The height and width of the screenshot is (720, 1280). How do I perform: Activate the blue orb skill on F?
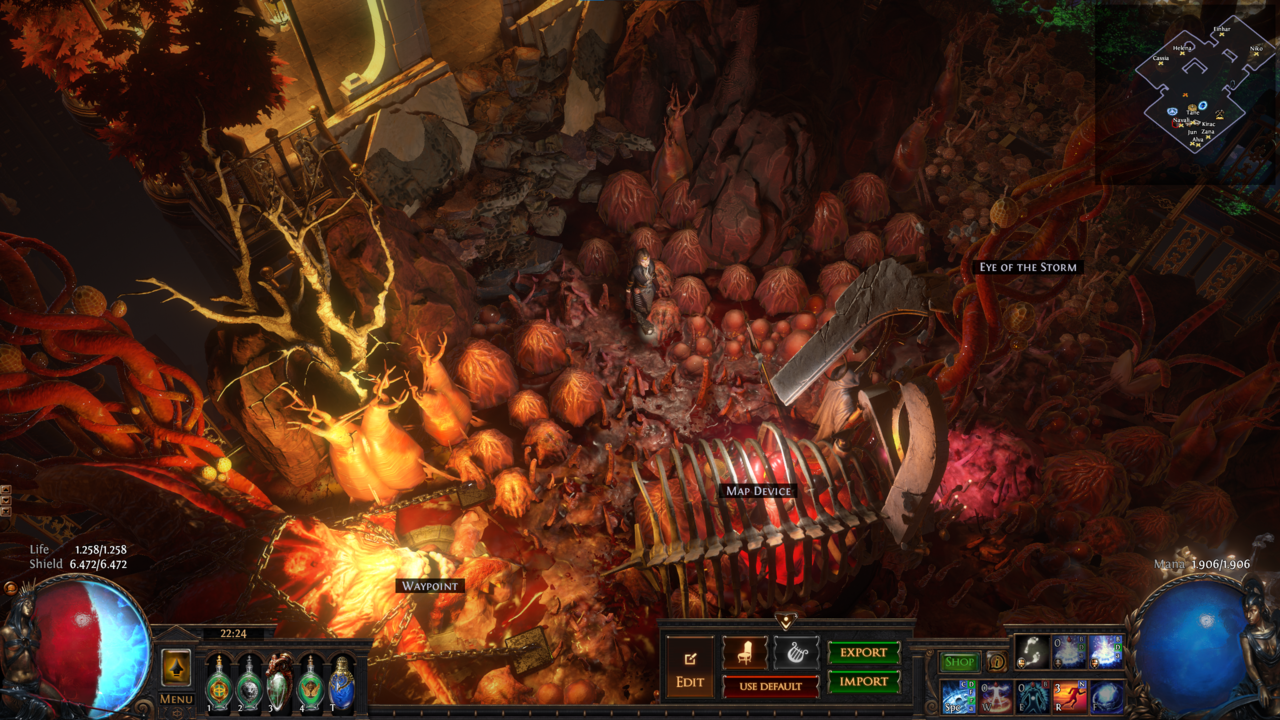(x=1106, y=696)
